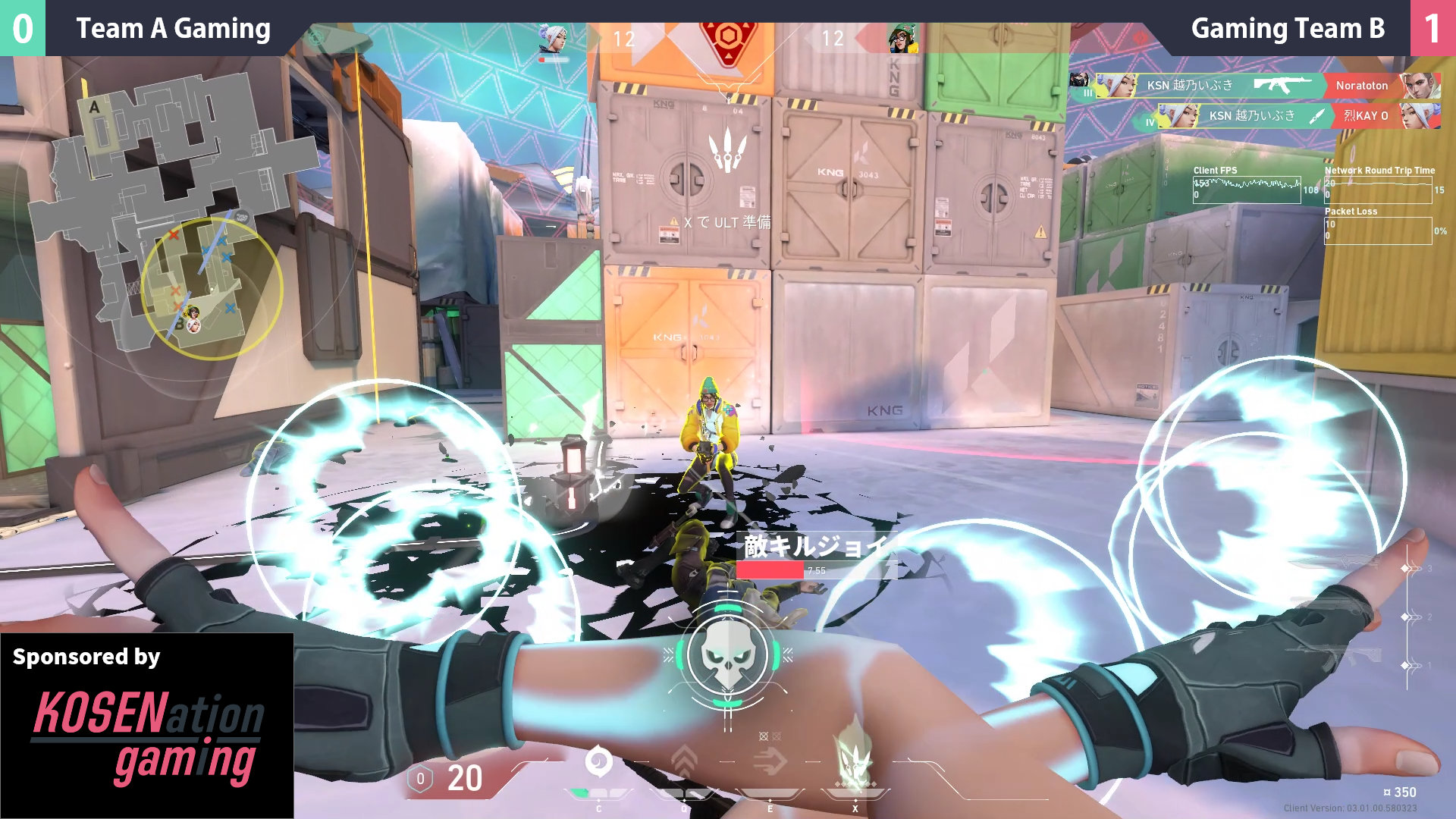
Task: Click the minimap in the corner
Action: (x=182, y=212)
